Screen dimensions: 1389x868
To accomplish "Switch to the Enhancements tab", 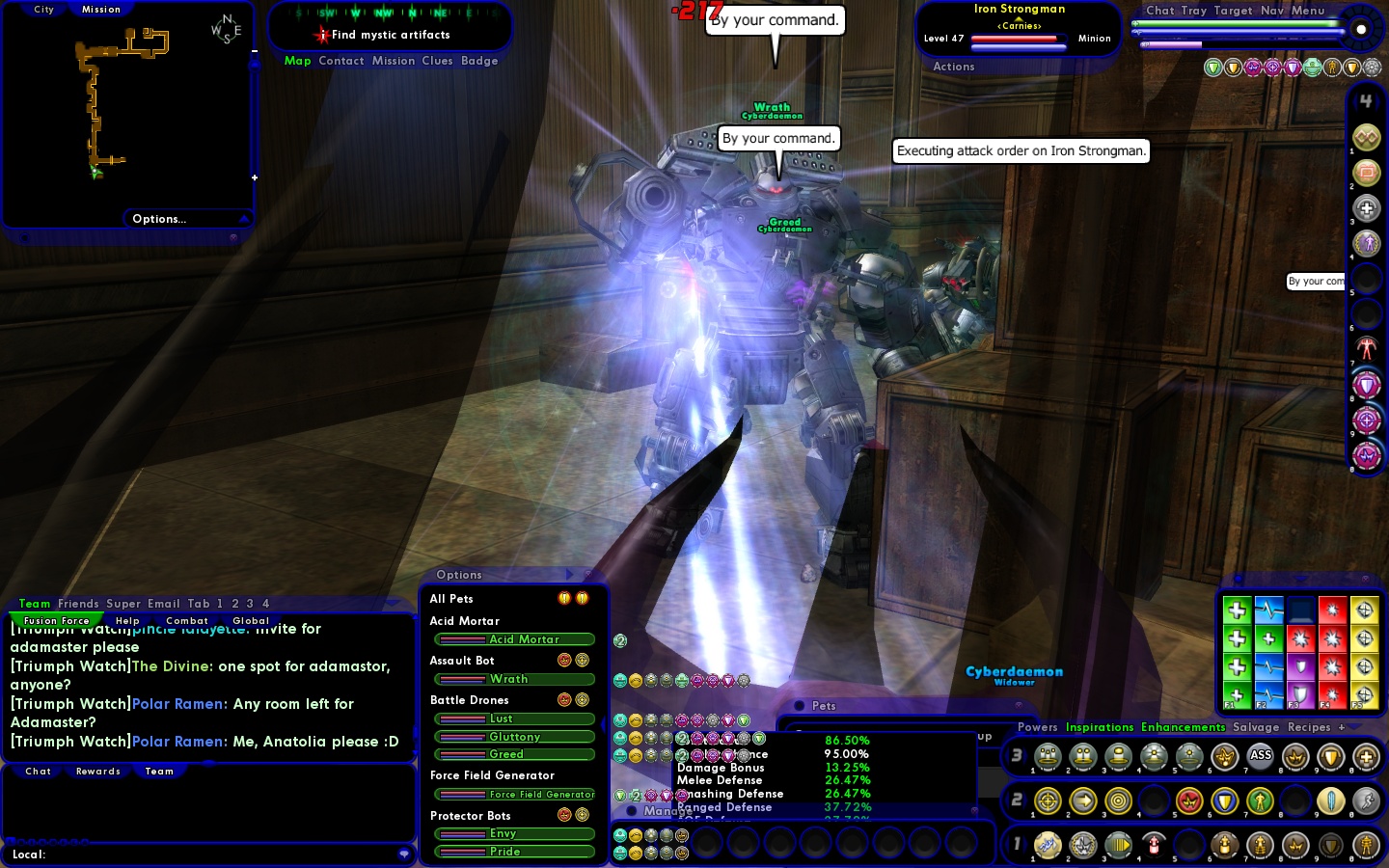I will pyautogui.click(x=1183, y=727).
